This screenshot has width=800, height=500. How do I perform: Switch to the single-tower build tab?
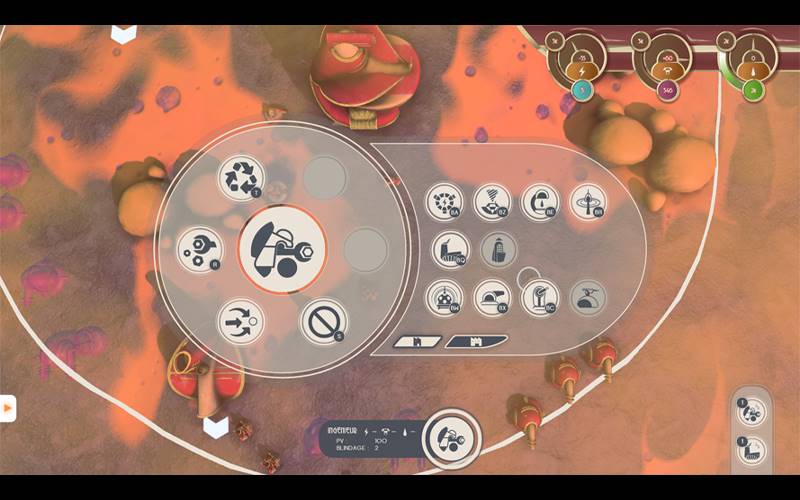coord(417,342)
